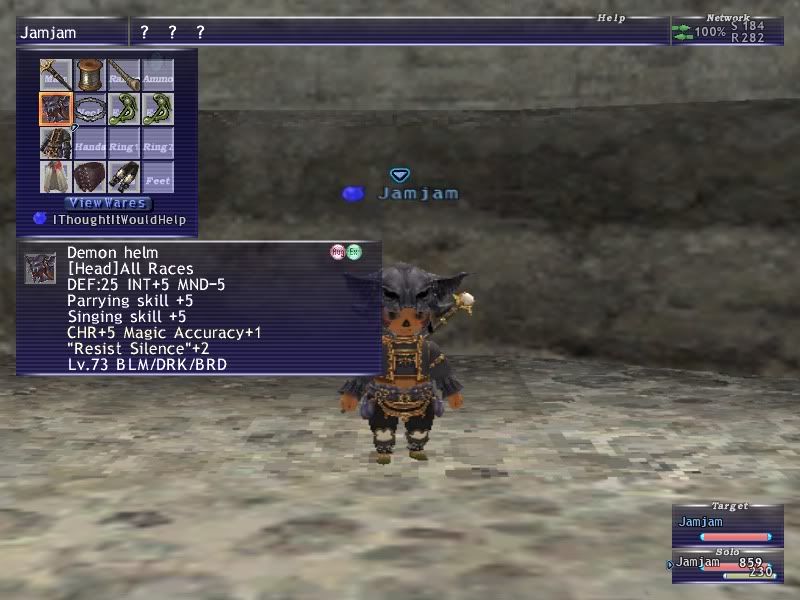Select the leg armor slot
Viewport: 800px width, 600px height.
[124, 177]
